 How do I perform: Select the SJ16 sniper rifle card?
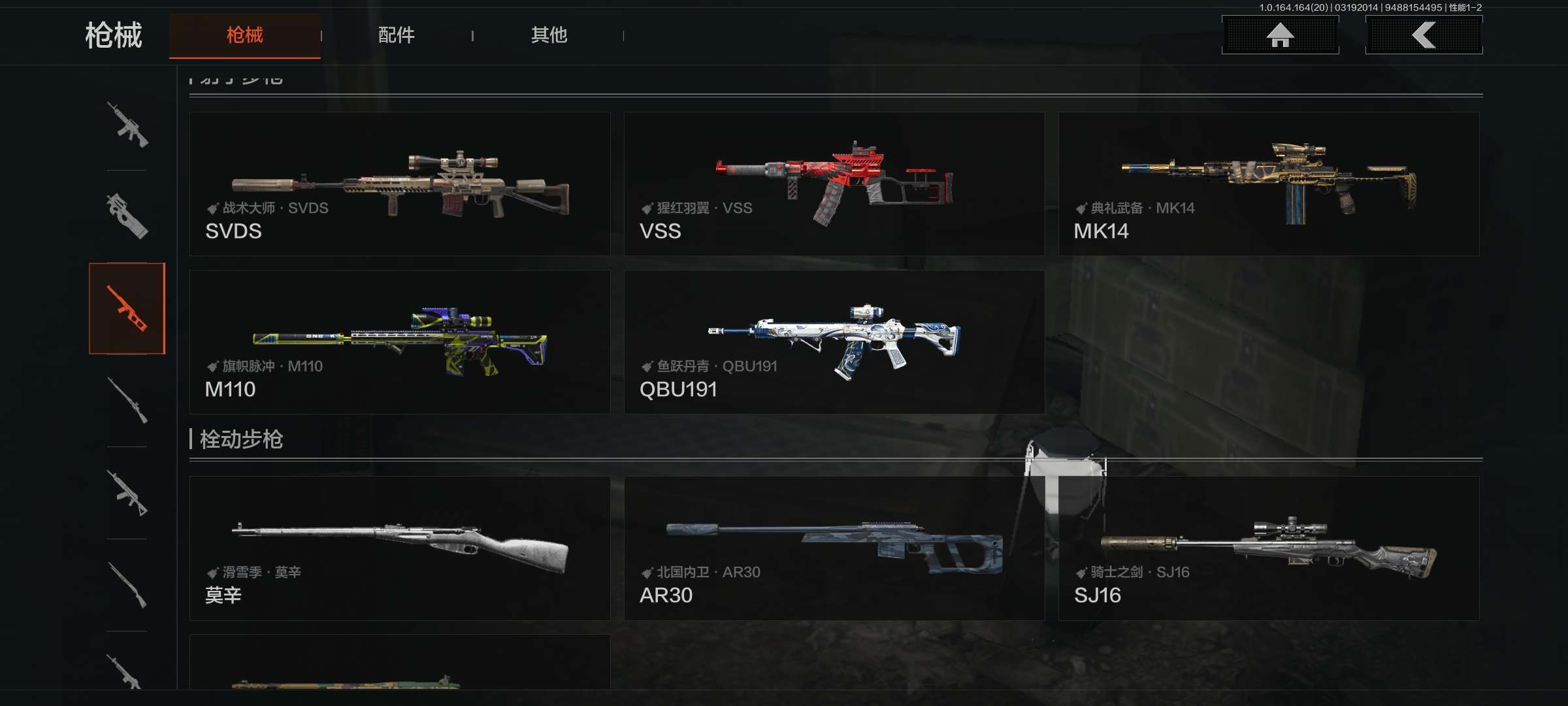click(1268, 548)
